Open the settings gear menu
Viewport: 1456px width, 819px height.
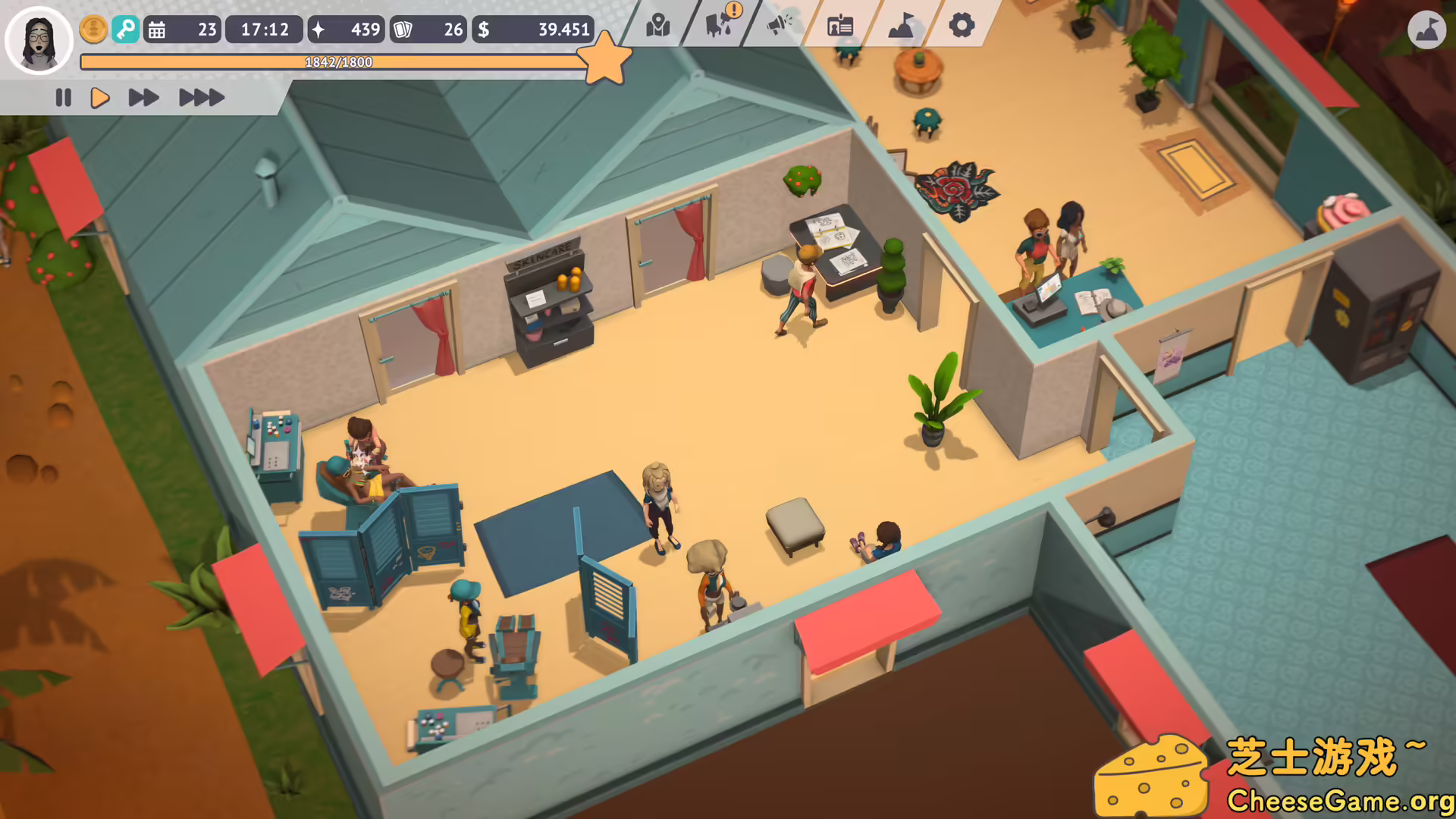click(962, 25)
